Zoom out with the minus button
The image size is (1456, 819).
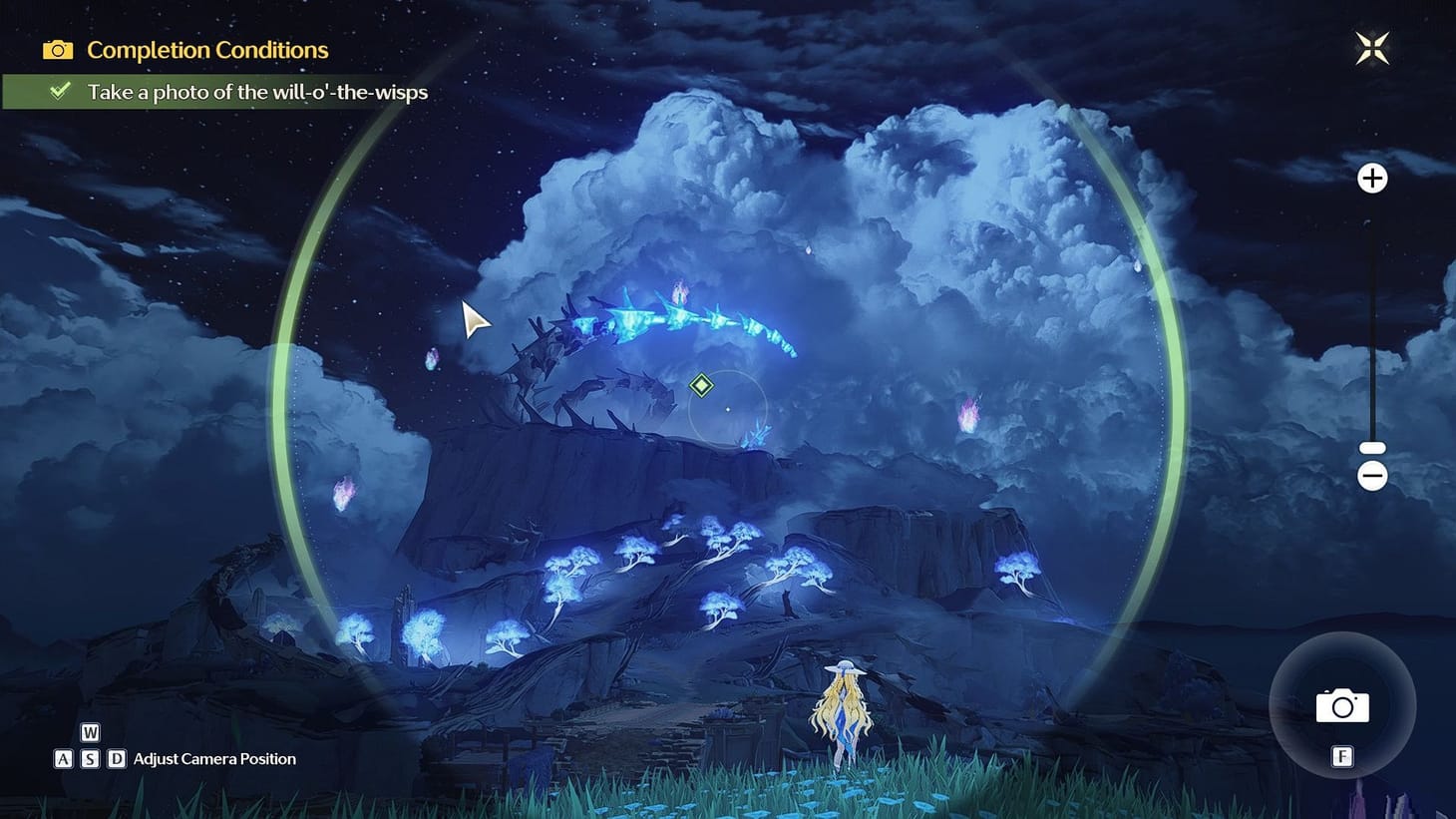1372,476
